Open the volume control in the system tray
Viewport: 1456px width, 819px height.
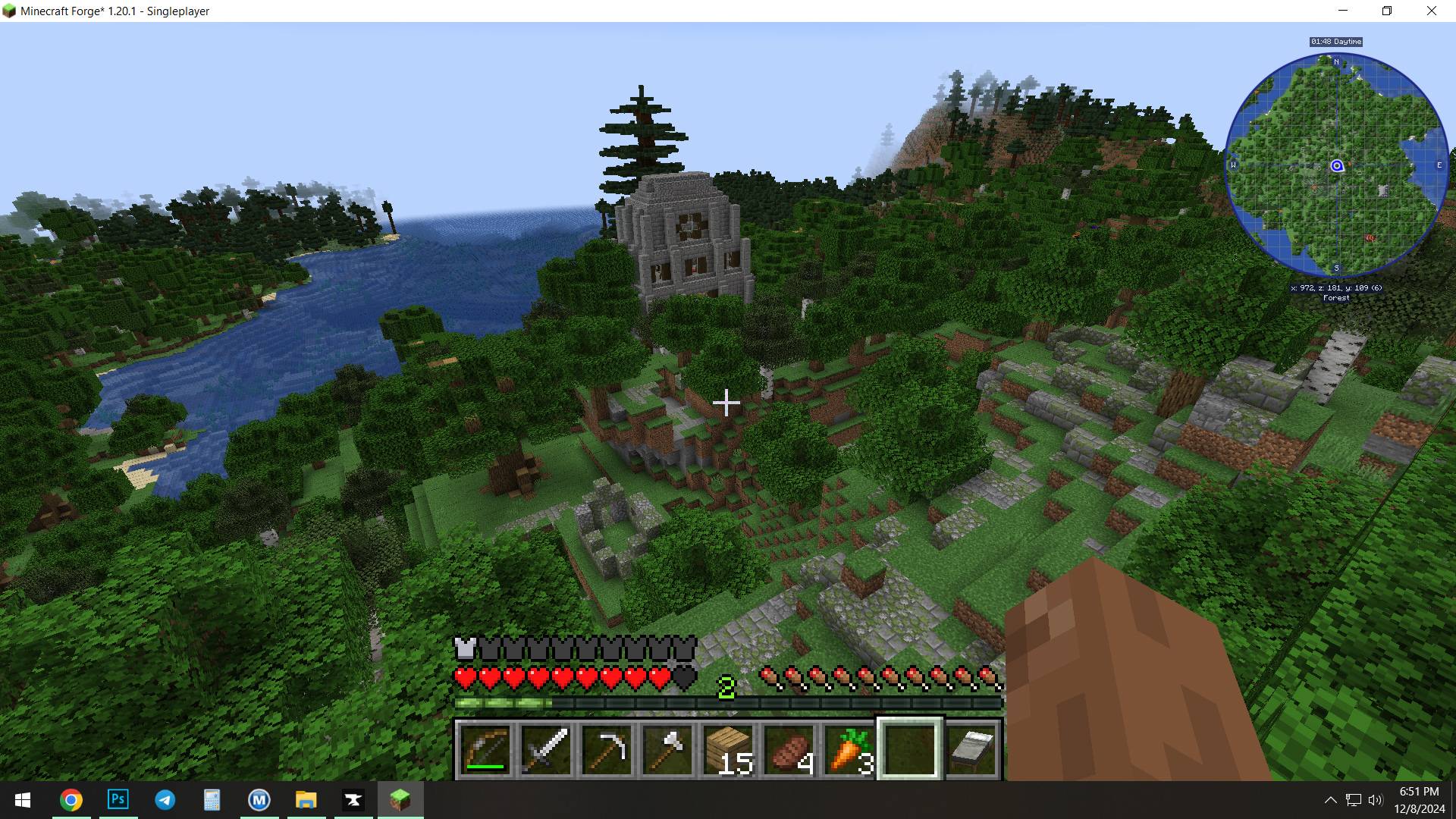click(x=1375, y=799)
